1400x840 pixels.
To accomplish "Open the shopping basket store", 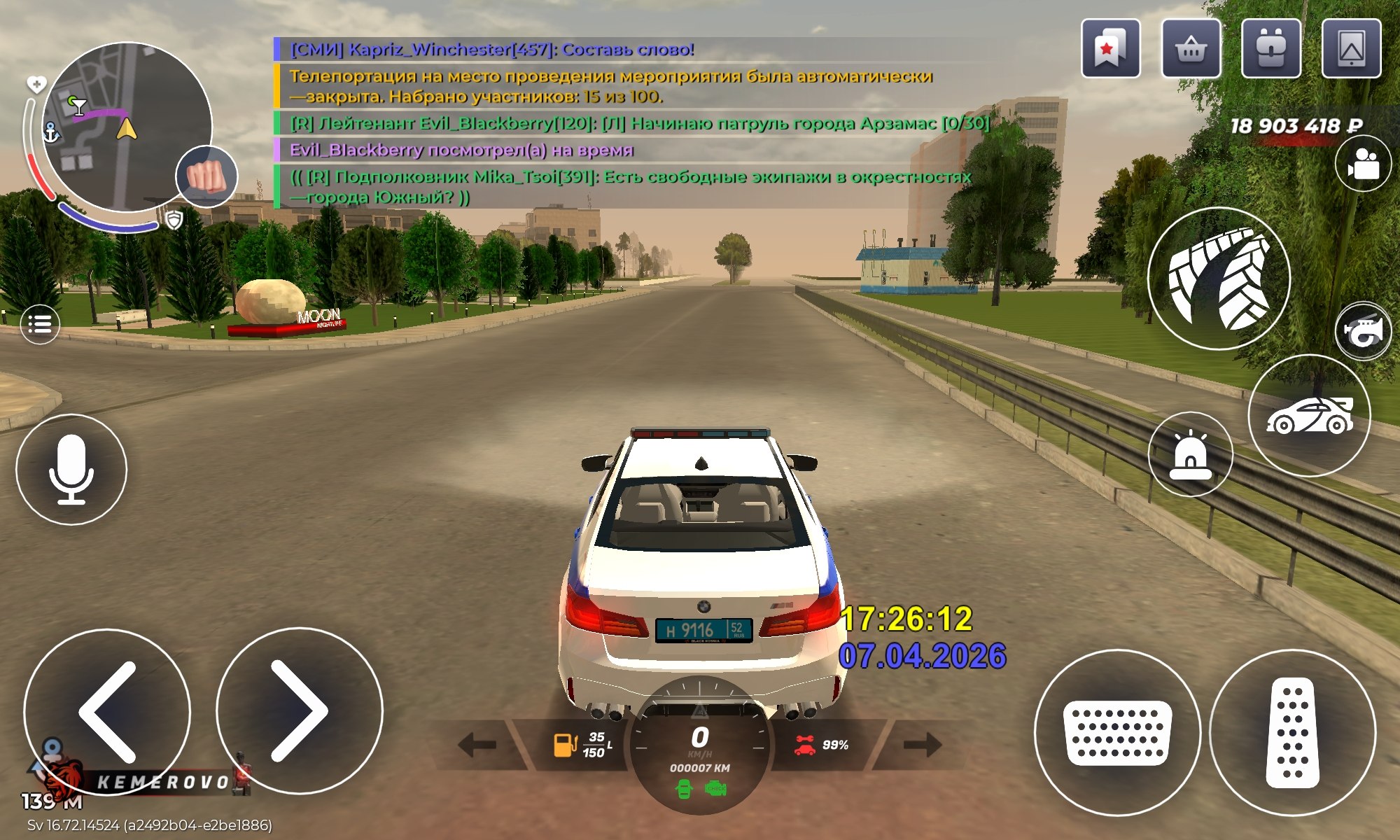I will tap(1191, 49).
